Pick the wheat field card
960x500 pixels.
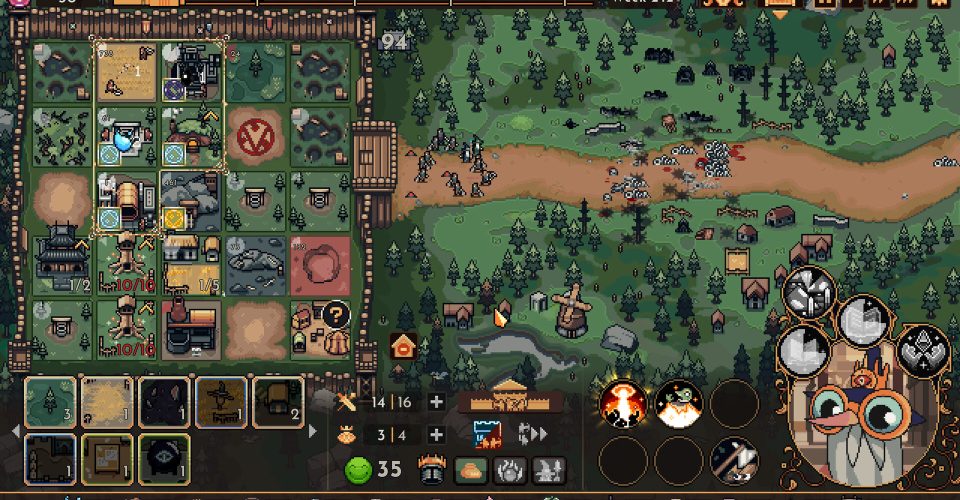[x=106, y=402]
